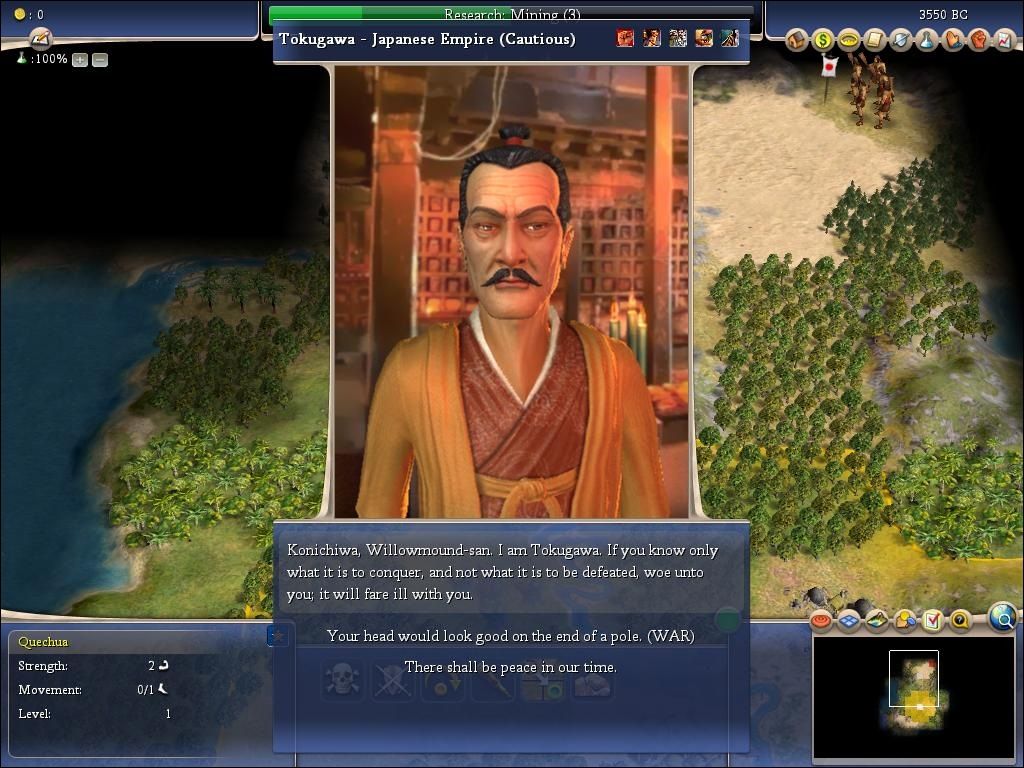Open the military advisor shield icon
The height and width of the screenshot is (768, 1024).
[x=901, y=40]
